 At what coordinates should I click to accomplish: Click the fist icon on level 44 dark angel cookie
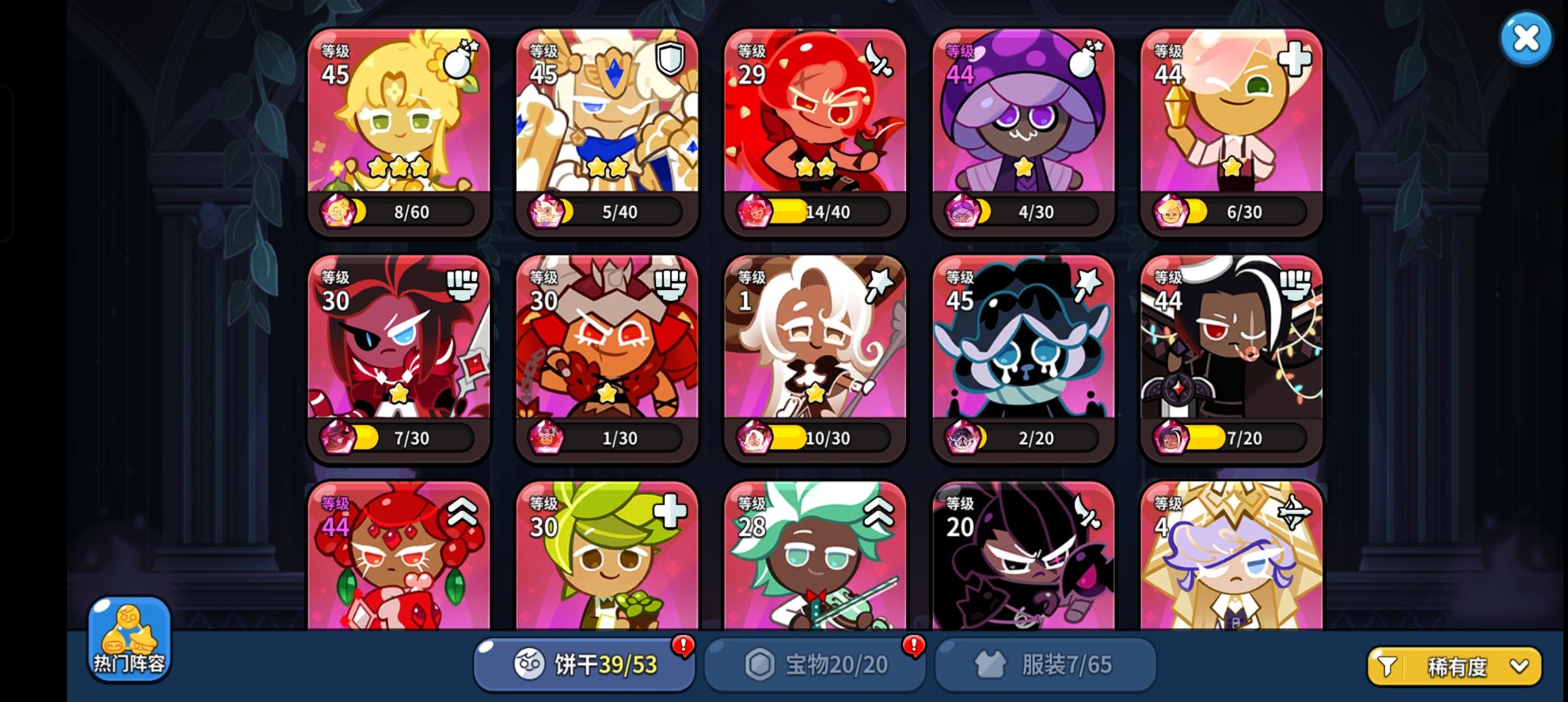coord(1296,286)
